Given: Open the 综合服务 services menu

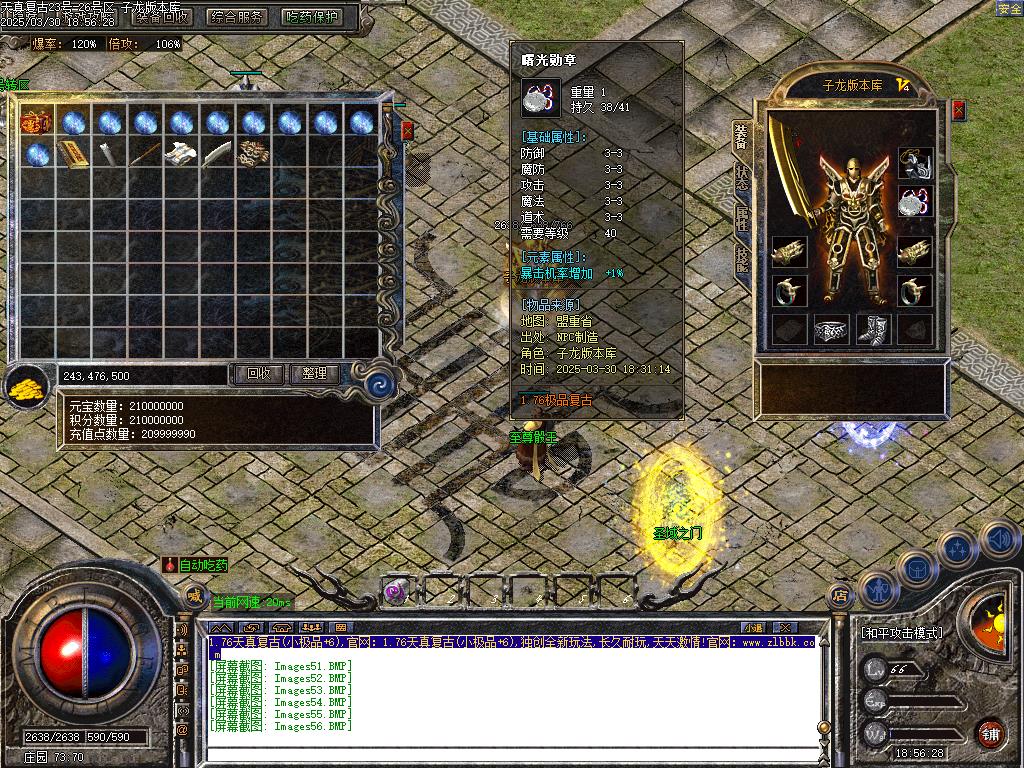Looking at the screenshot, I should 237,16.
